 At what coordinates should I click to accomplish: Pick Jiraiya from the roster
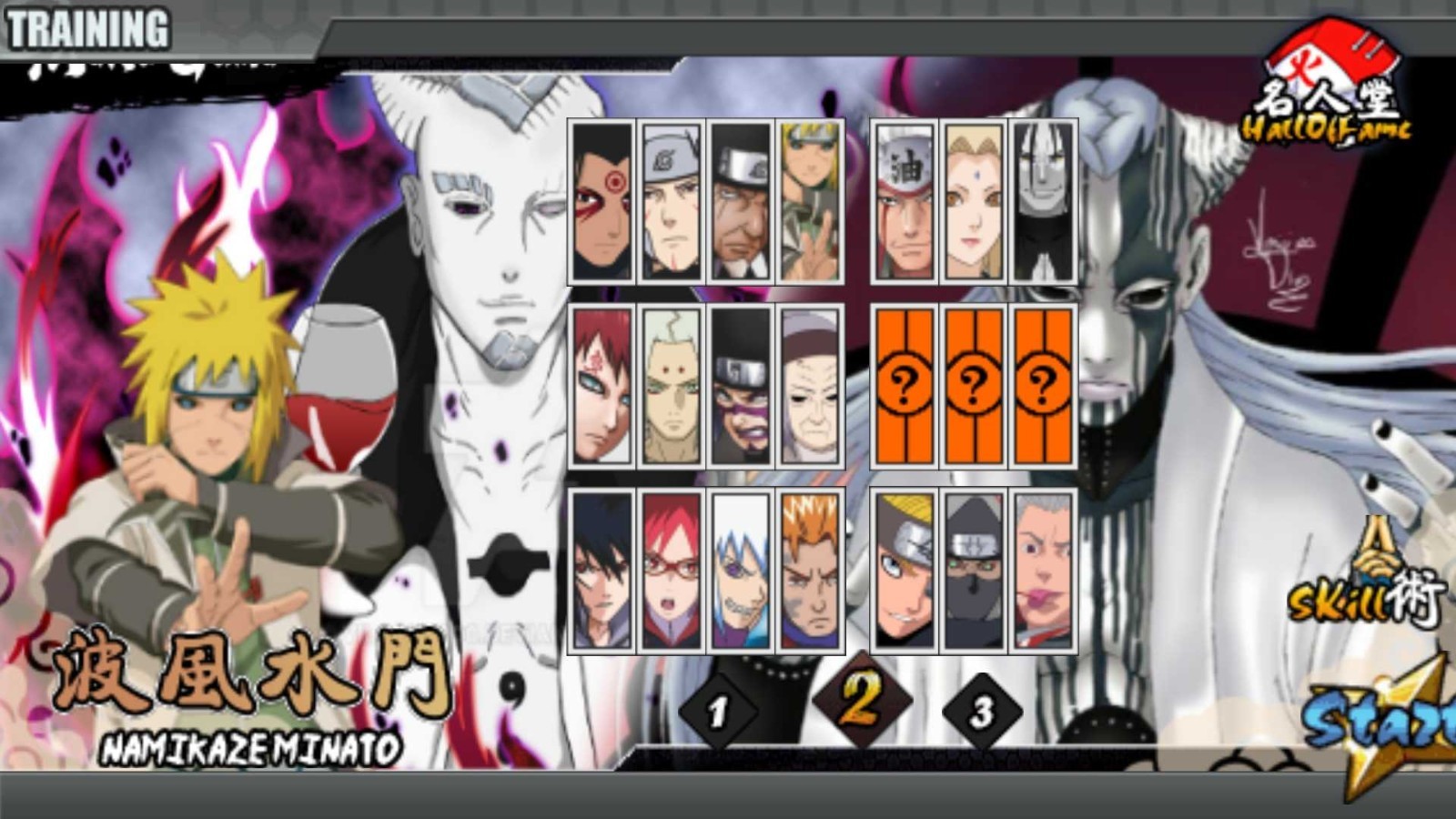(x=905, y=203)
